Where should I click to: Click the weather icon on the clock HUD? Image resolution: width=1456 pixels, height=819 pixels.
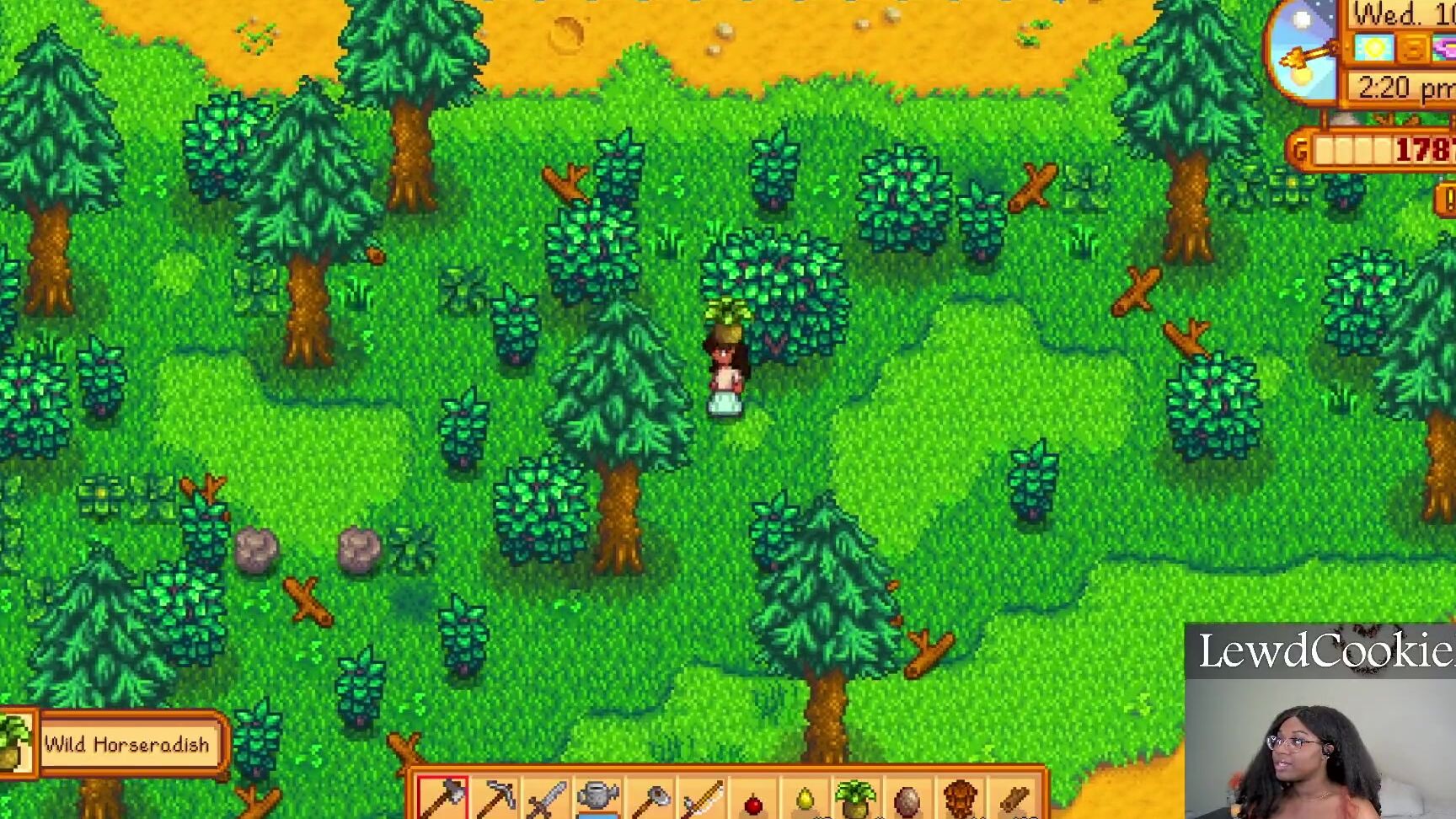click(x=1374, y=46)
